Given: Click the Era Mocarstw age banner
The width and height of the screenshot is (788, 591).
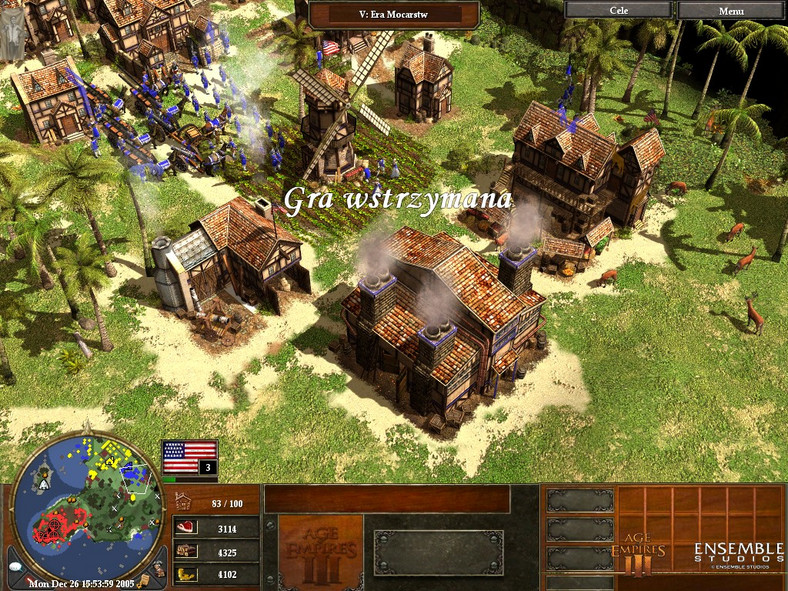Looking at the screenshot, I should point(393,14).
